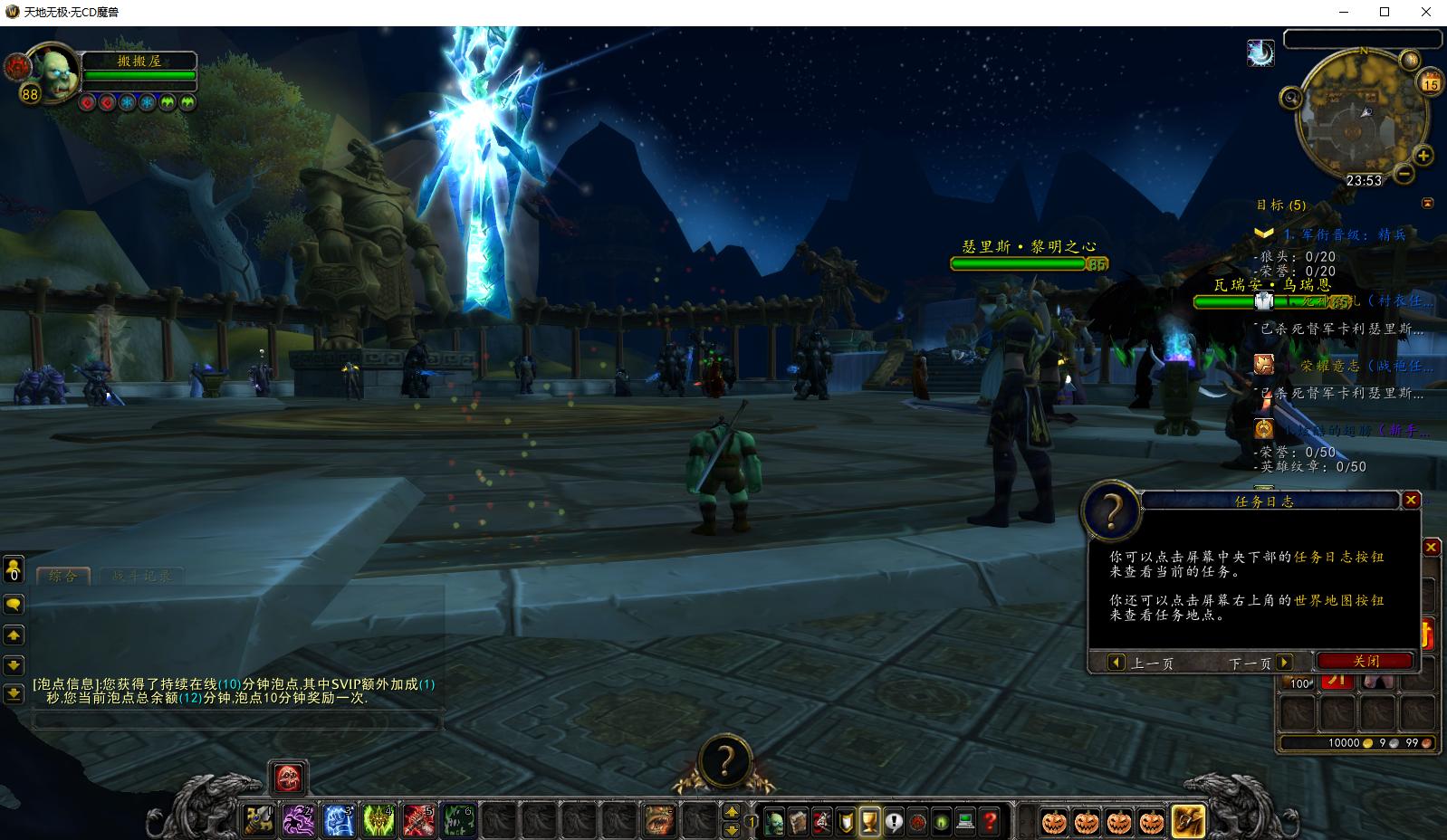
Task: Select the 综合 chat tab
Action: point(62,576)
